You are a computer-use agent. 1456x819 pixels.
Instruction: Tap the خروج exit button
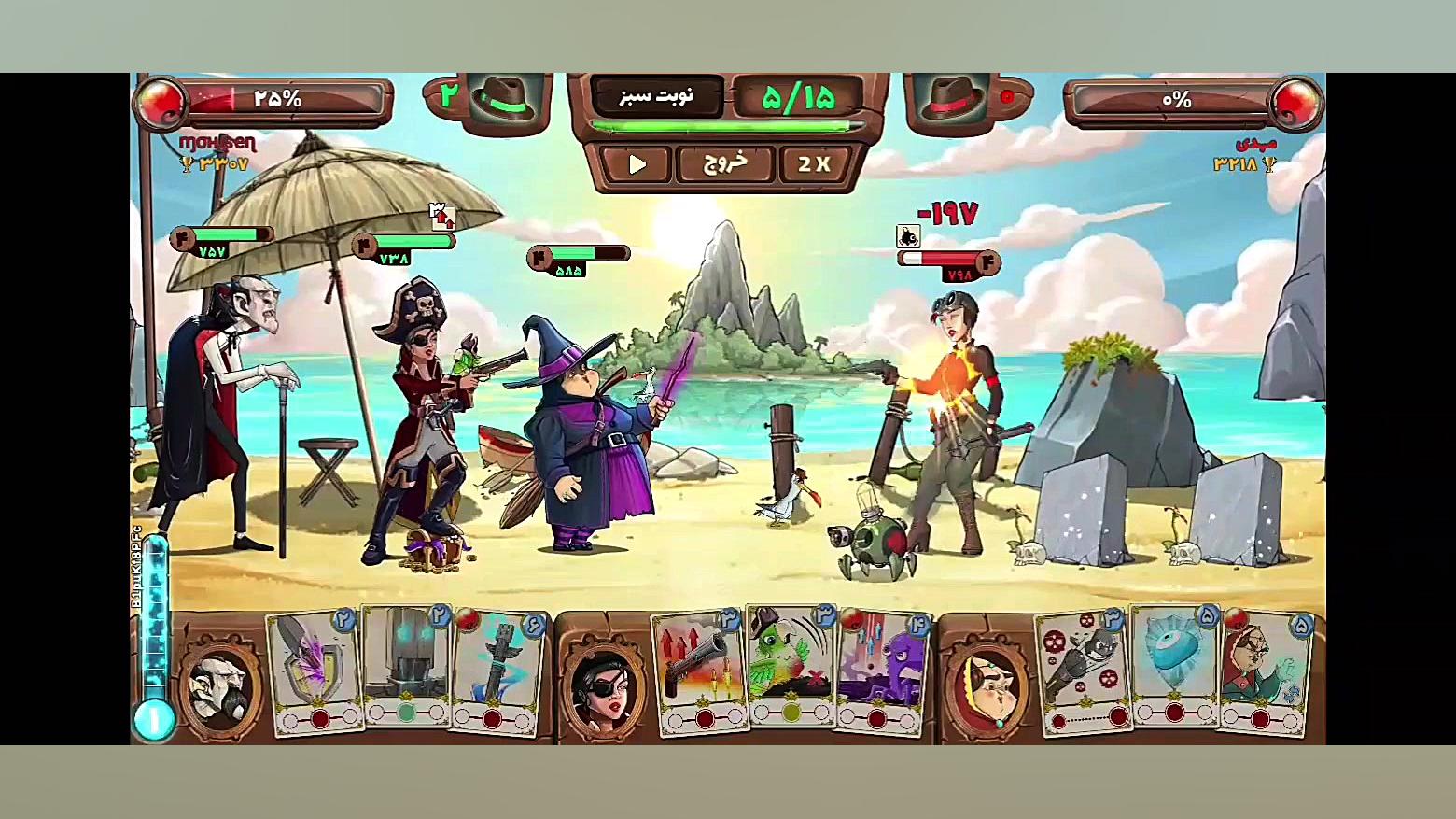point(725,164)
